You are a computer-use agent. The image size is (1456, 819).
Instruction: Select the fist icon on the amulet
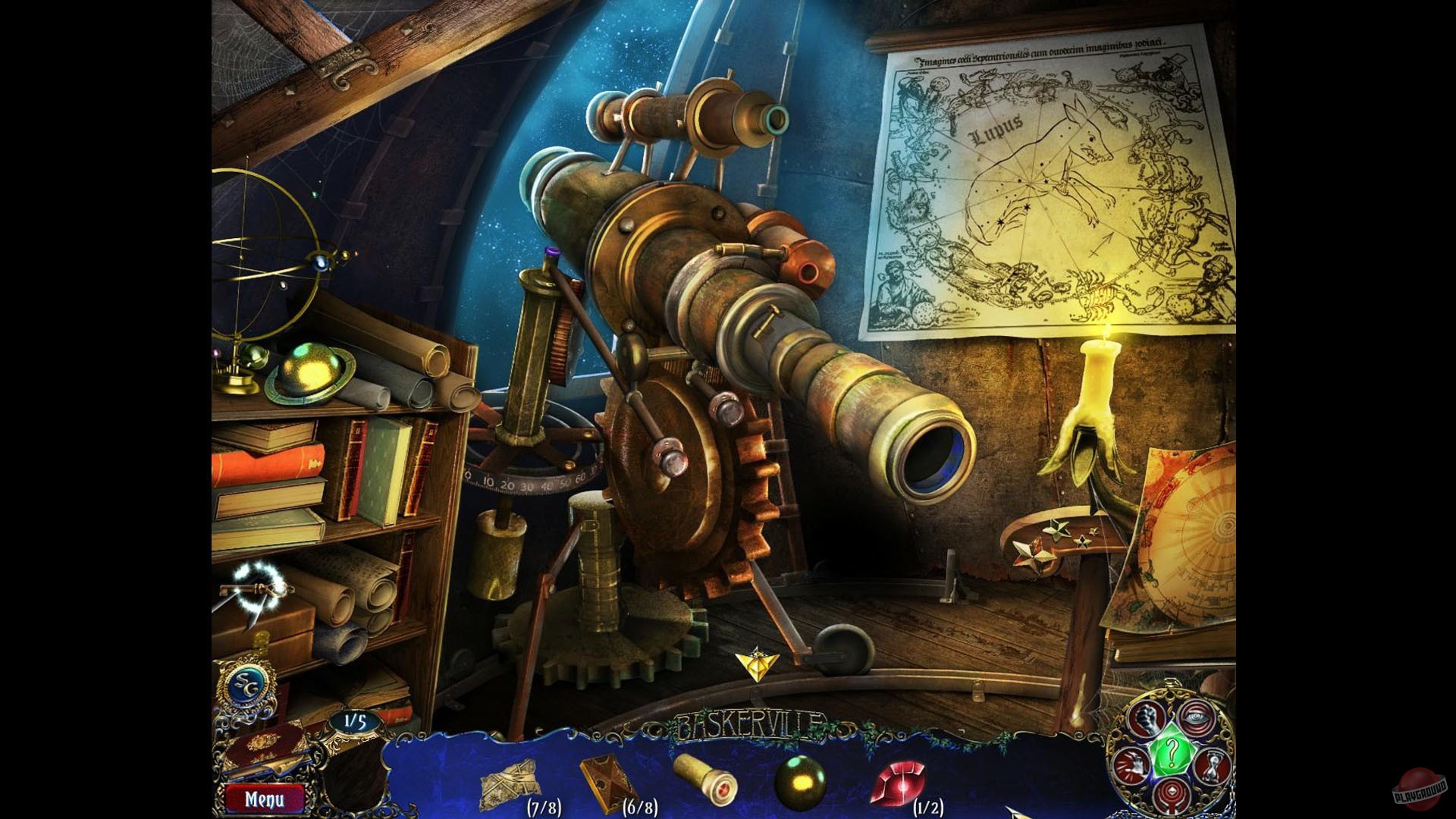coord(1147,718)
